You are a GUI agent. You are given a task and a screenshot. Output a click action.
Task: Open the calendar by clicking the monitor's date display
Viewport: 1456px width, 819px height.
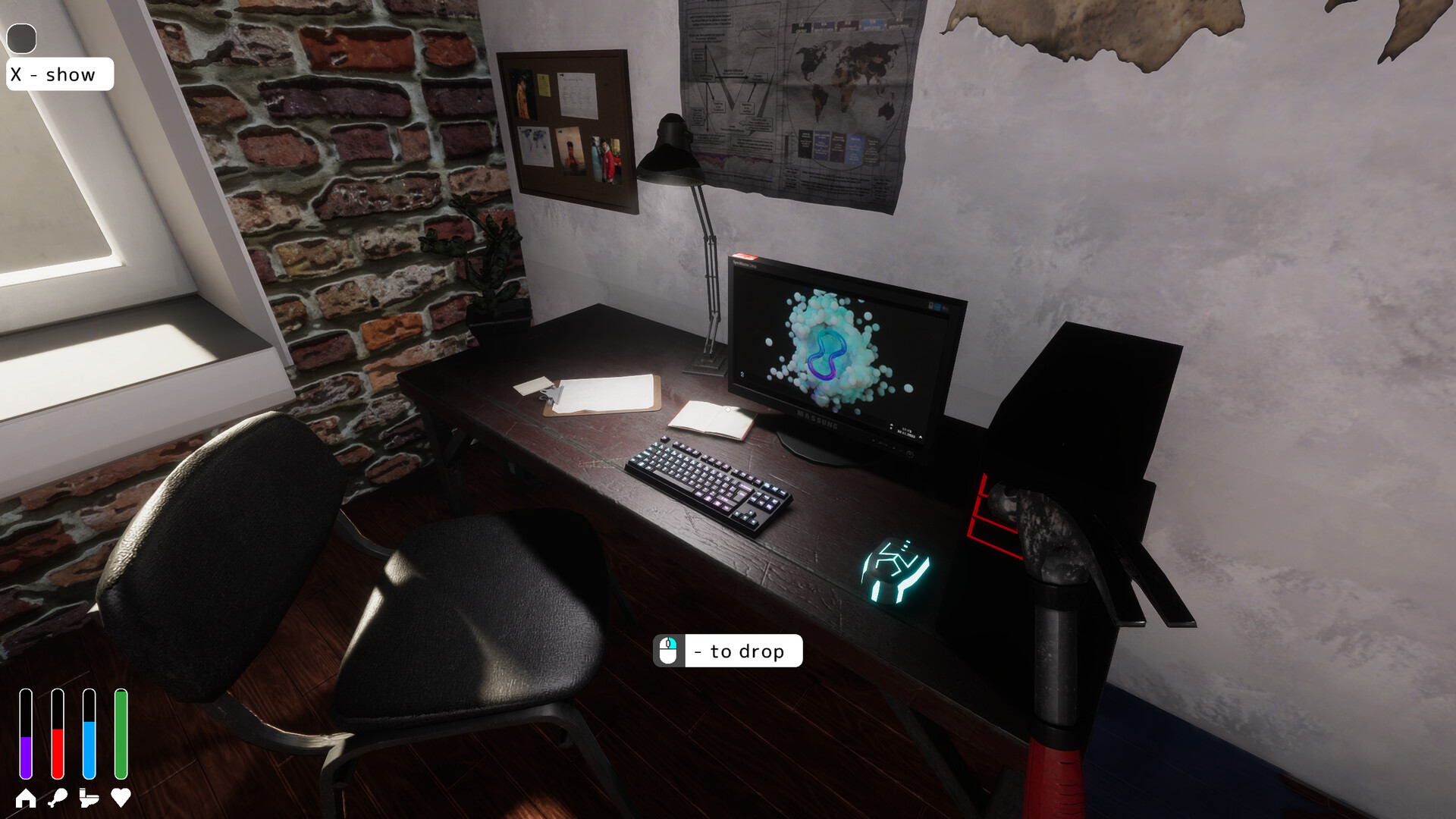point(906,433)
